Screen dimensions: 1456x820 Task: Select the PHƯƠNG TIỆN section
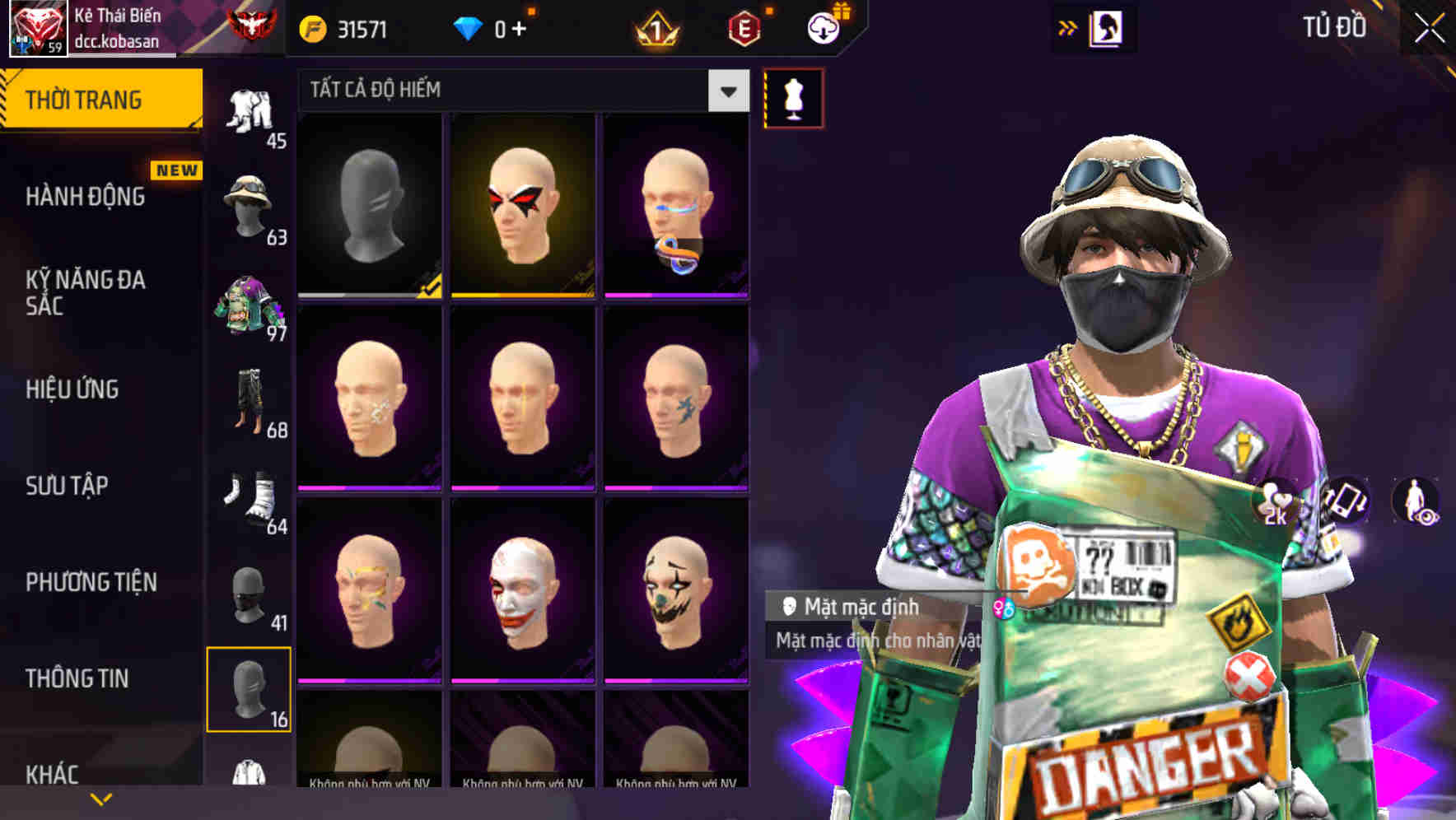[89, 581]
